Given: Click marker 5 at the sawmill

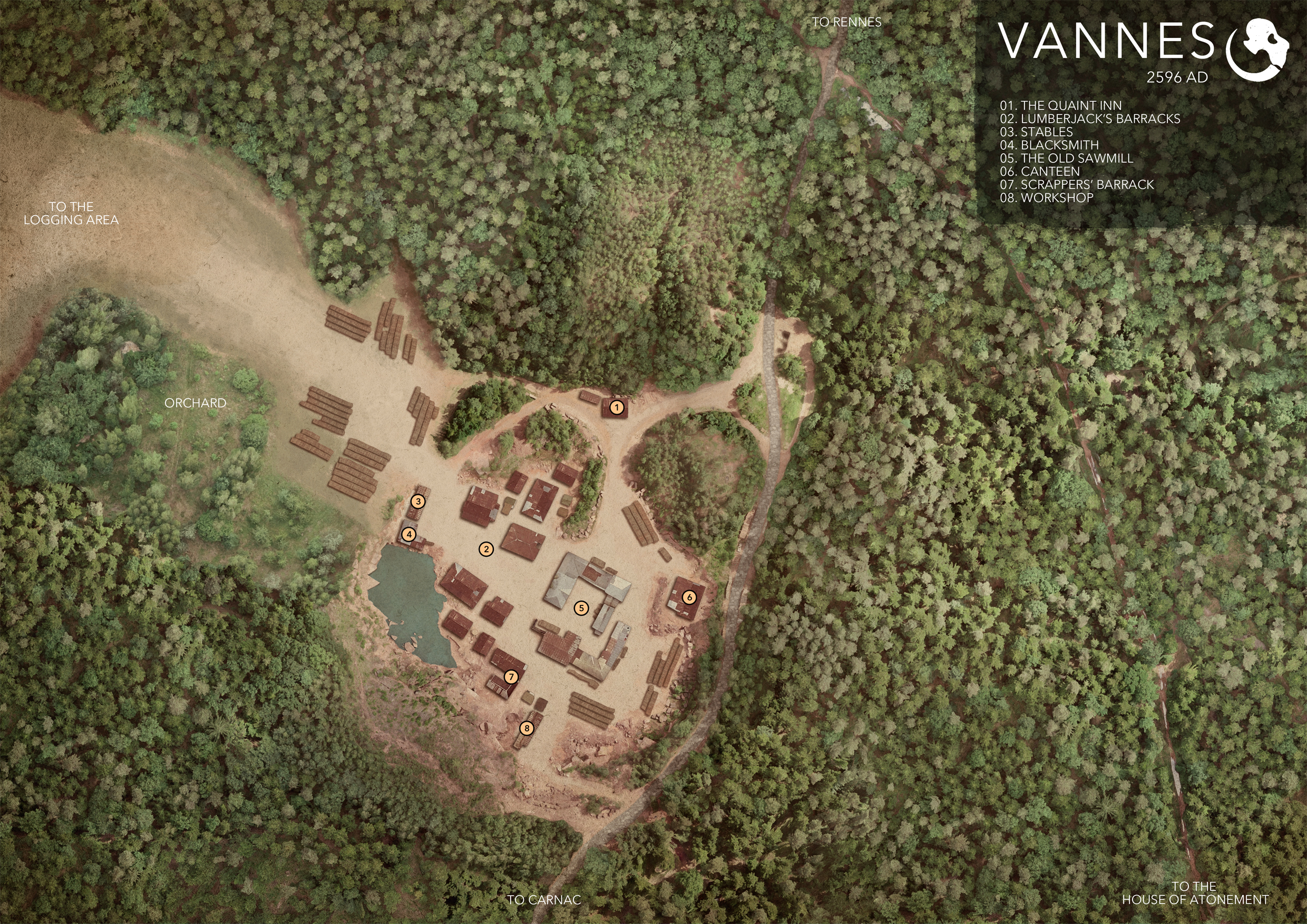Looking at the screenshot, I should (x=581, y=607).
